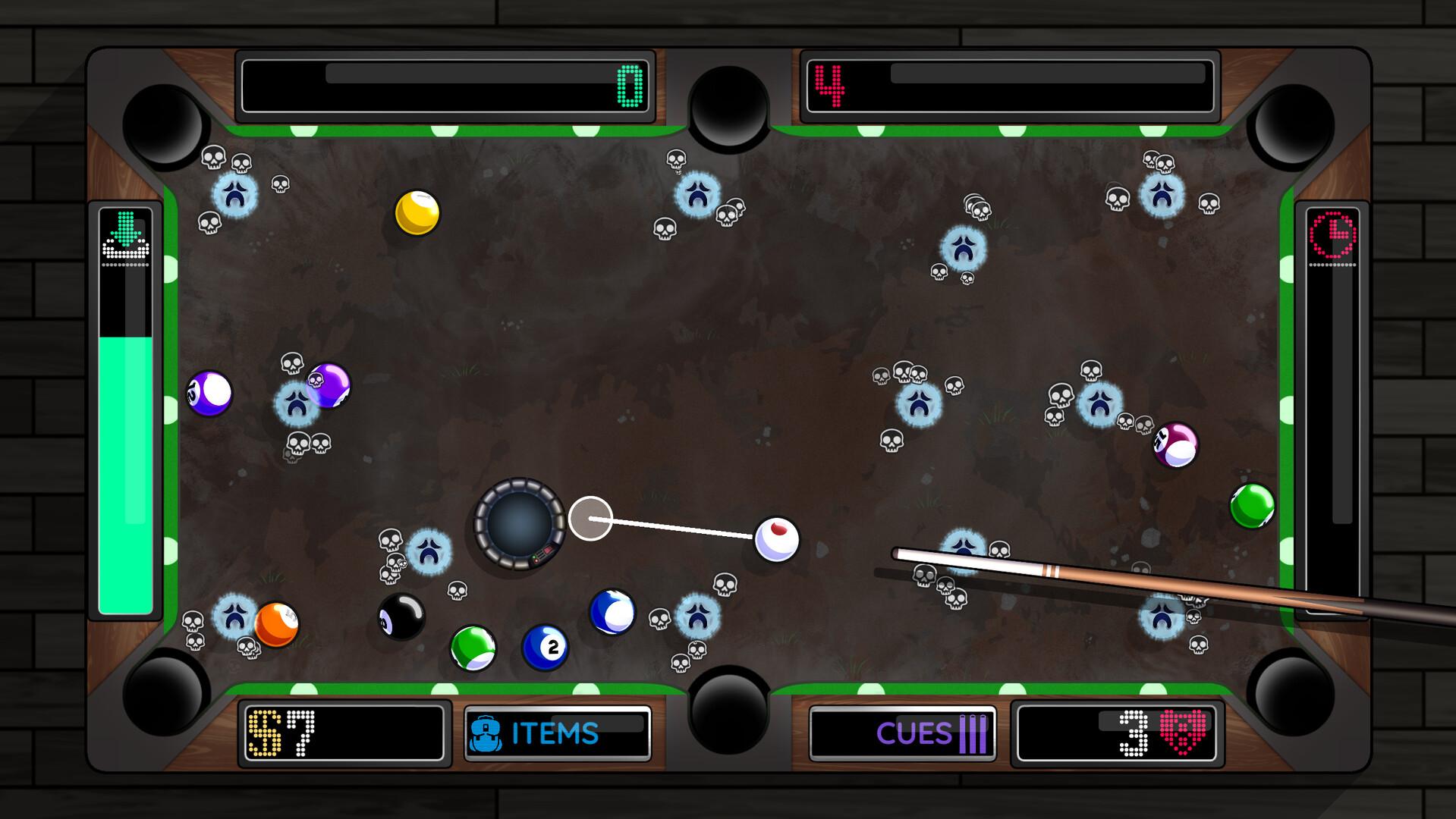Image resolution: width=1456 pixels, height=819 pixels.
Task: Click a skull marker near the top-left corner
Action: coord(212,159)
